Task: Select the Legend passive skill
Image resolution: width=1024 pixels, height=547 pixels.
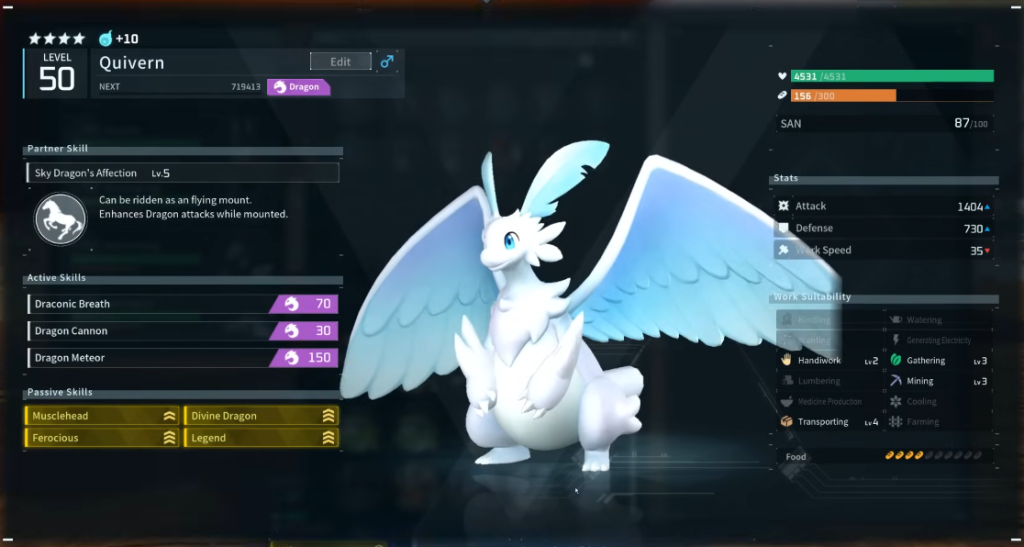Action: coord(261,438)
